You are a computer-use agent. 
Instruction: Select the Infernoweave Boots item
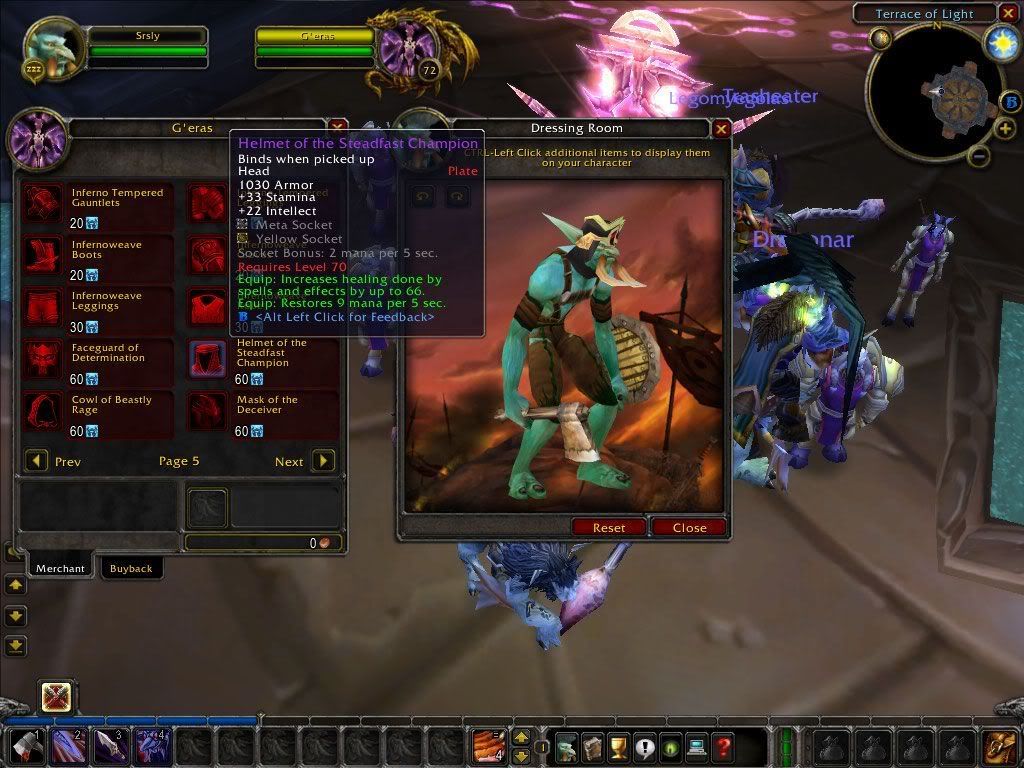click(x=43, y=255)
